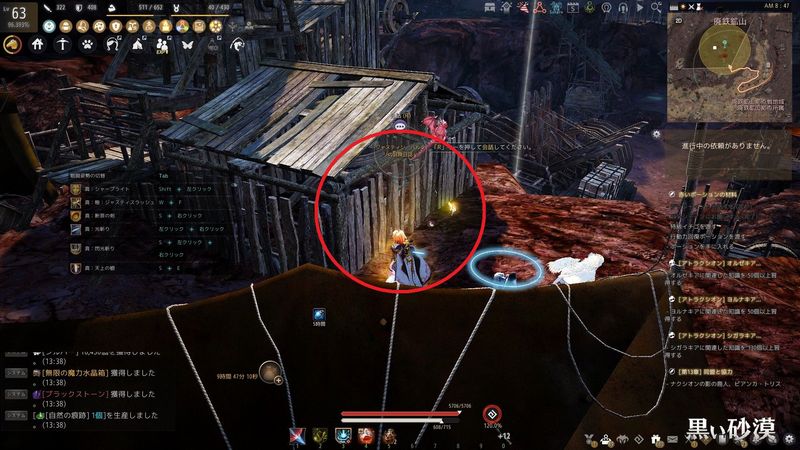Click the red circular rage gauge icon
800x450 pixels.
tap(491, 415)
